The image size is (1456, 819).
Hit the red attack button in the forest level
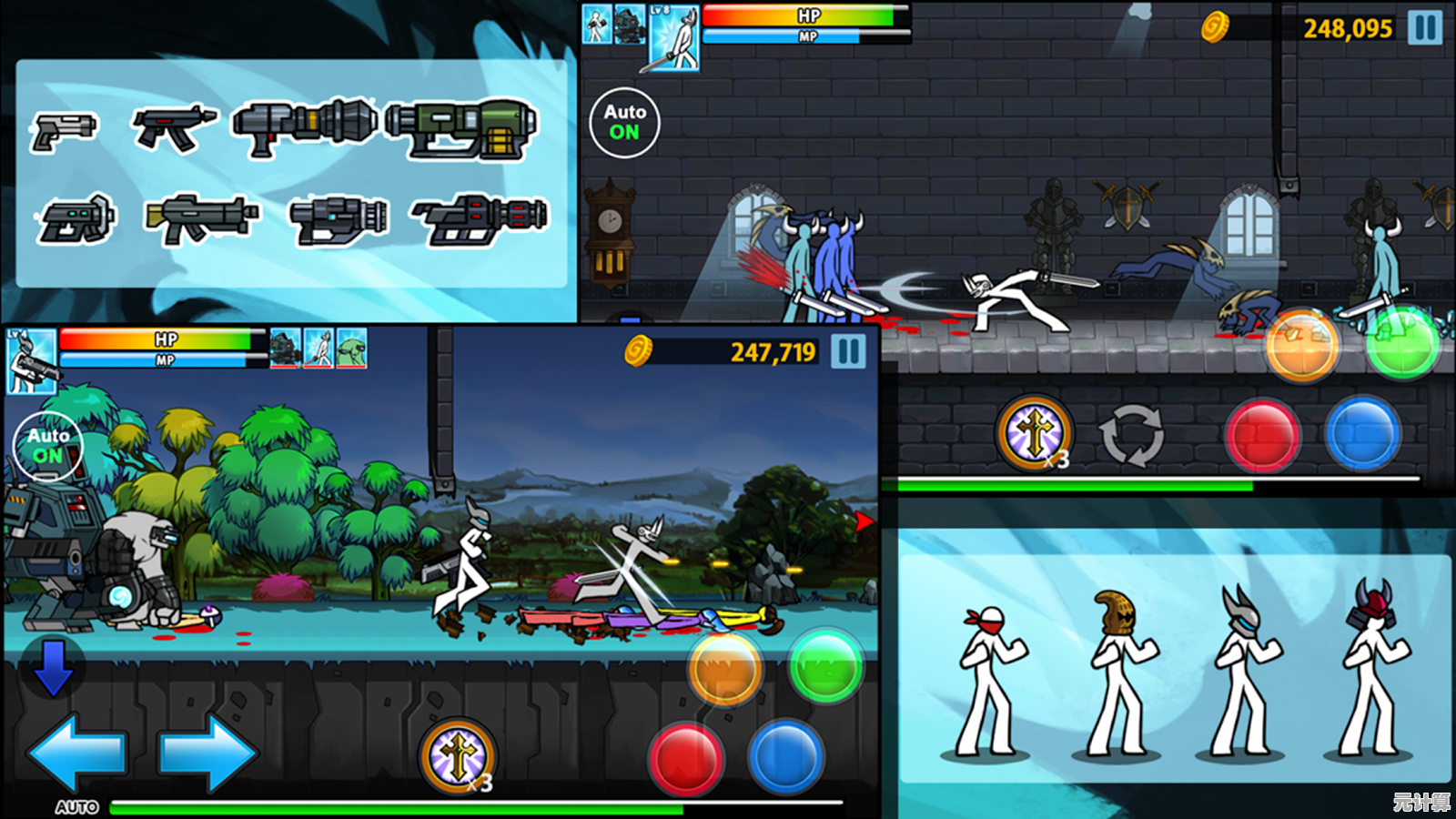(x=687, y=760)
